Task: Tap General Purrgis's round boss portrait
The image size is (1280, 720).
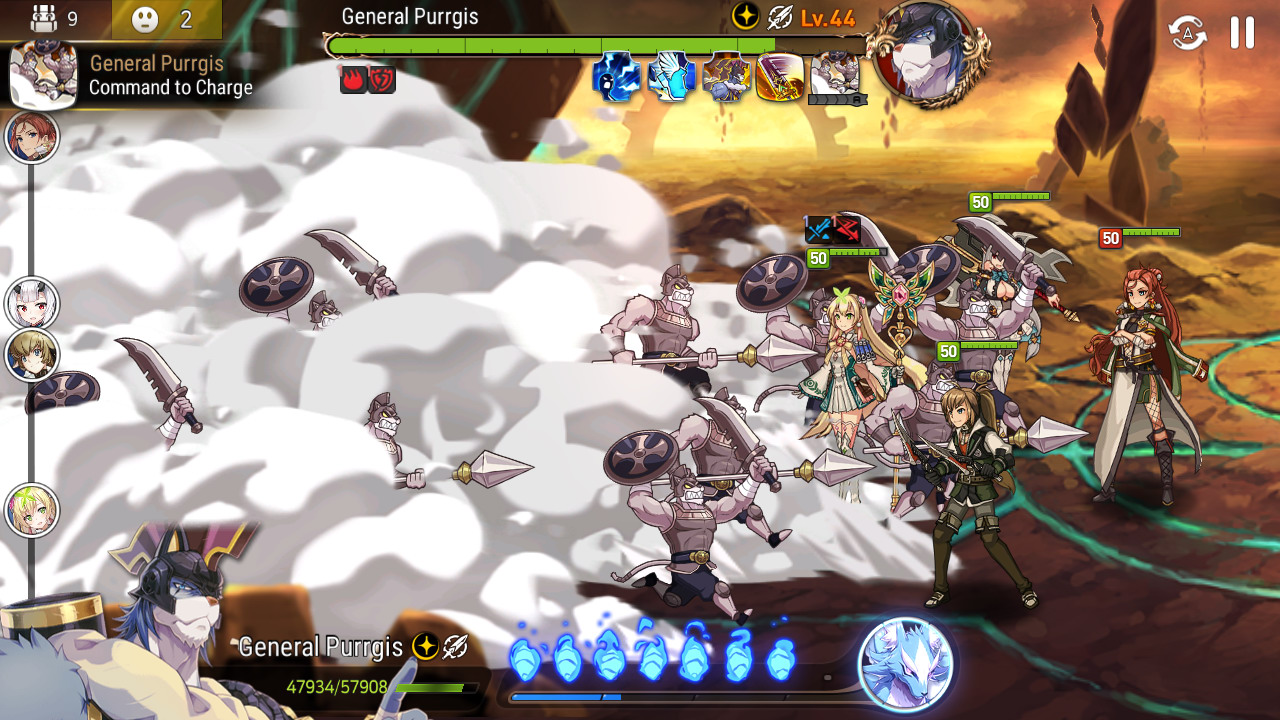Action: tap(927, 55)
